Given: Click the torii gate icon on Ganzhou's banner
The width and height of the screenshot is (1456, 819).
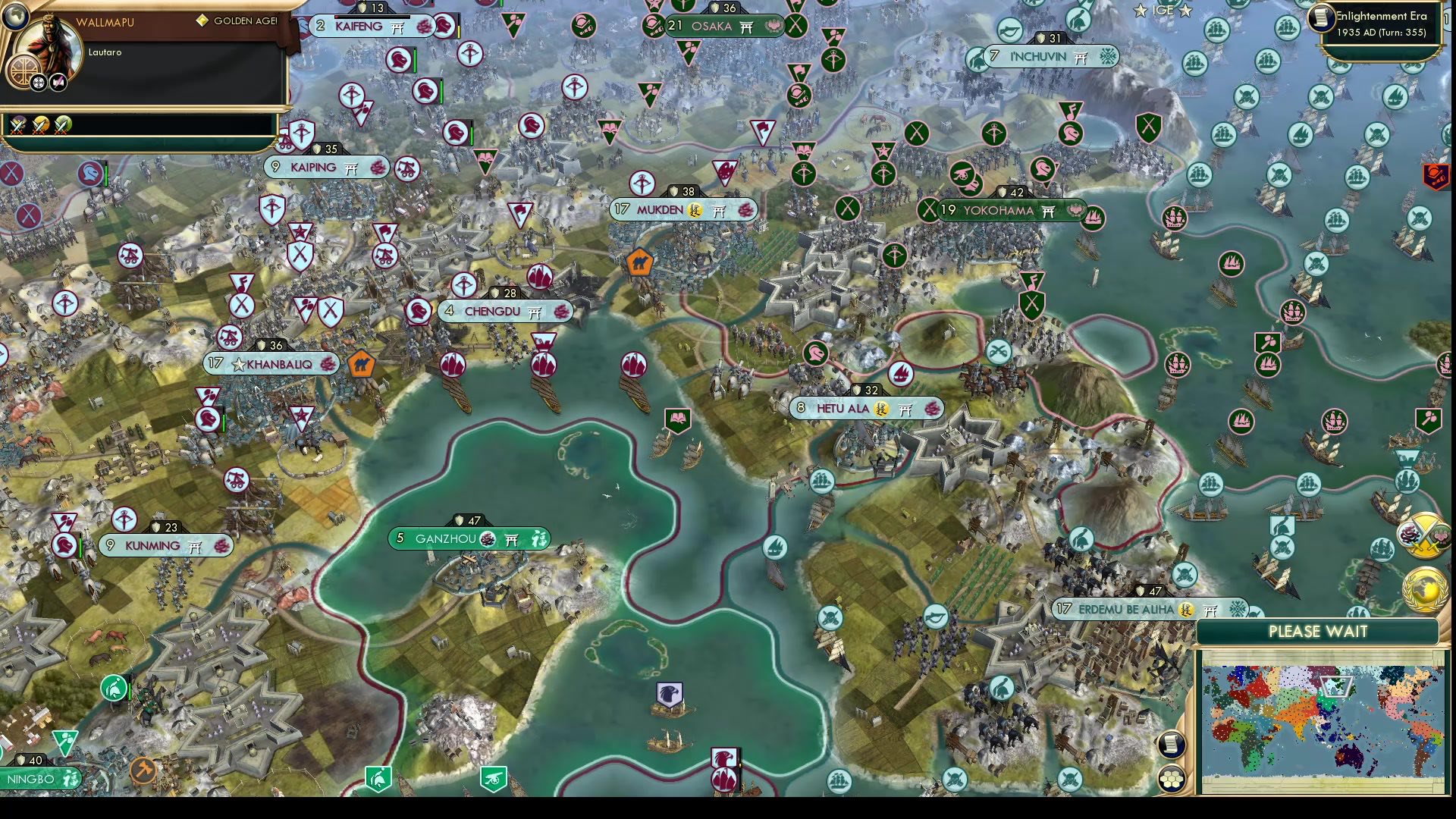Looking at the screenshot, I should (x=510, y=539).
